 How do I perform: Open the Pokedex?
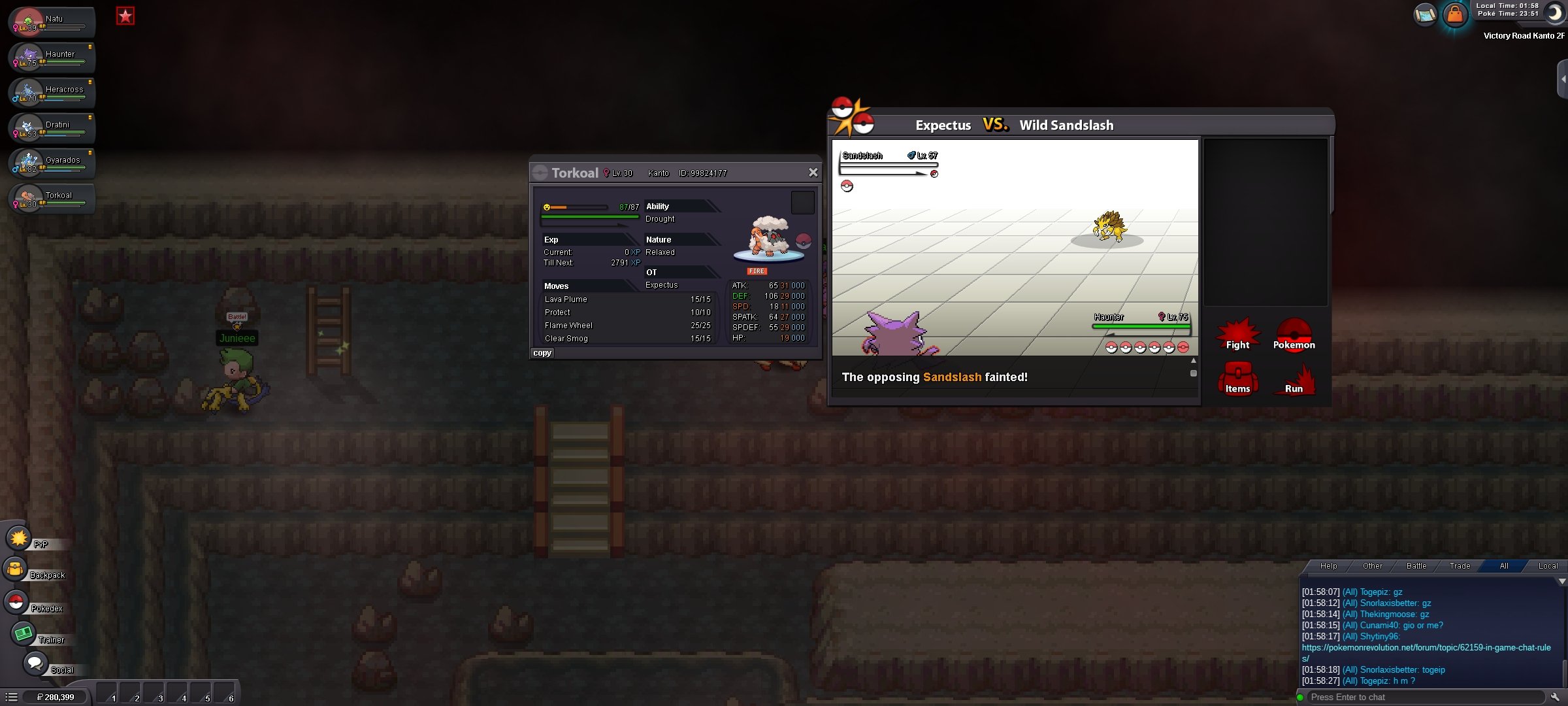17,602
